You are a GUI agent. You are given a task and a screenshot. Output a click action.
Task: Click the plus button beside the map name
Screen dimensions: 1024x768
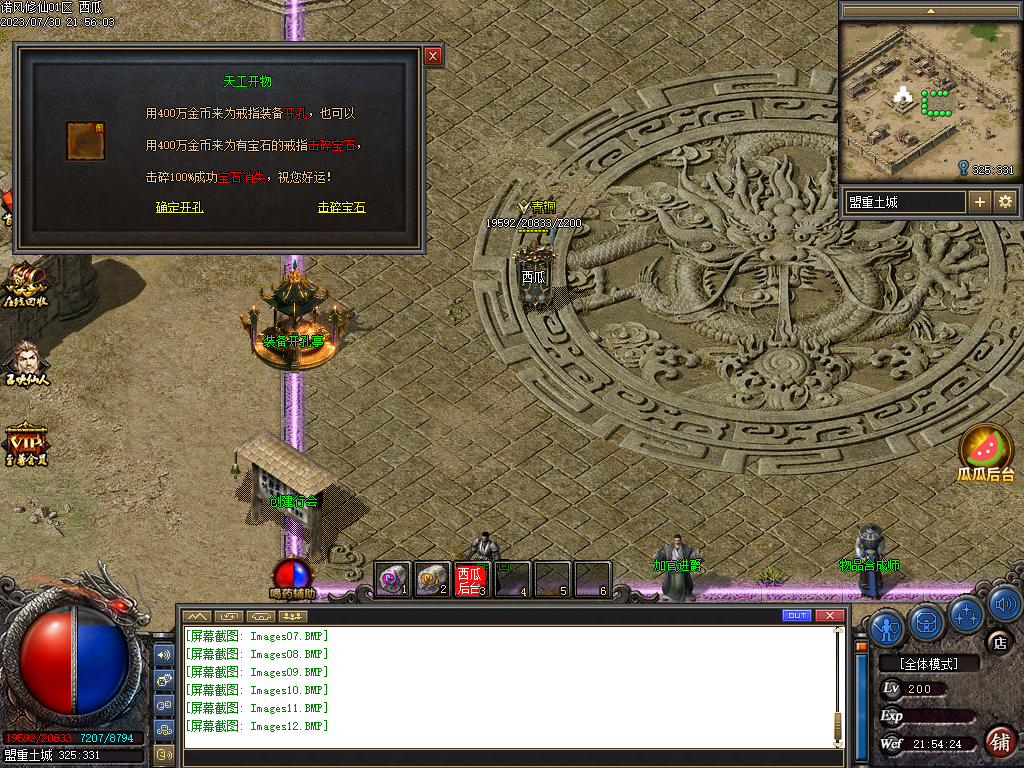980,202
